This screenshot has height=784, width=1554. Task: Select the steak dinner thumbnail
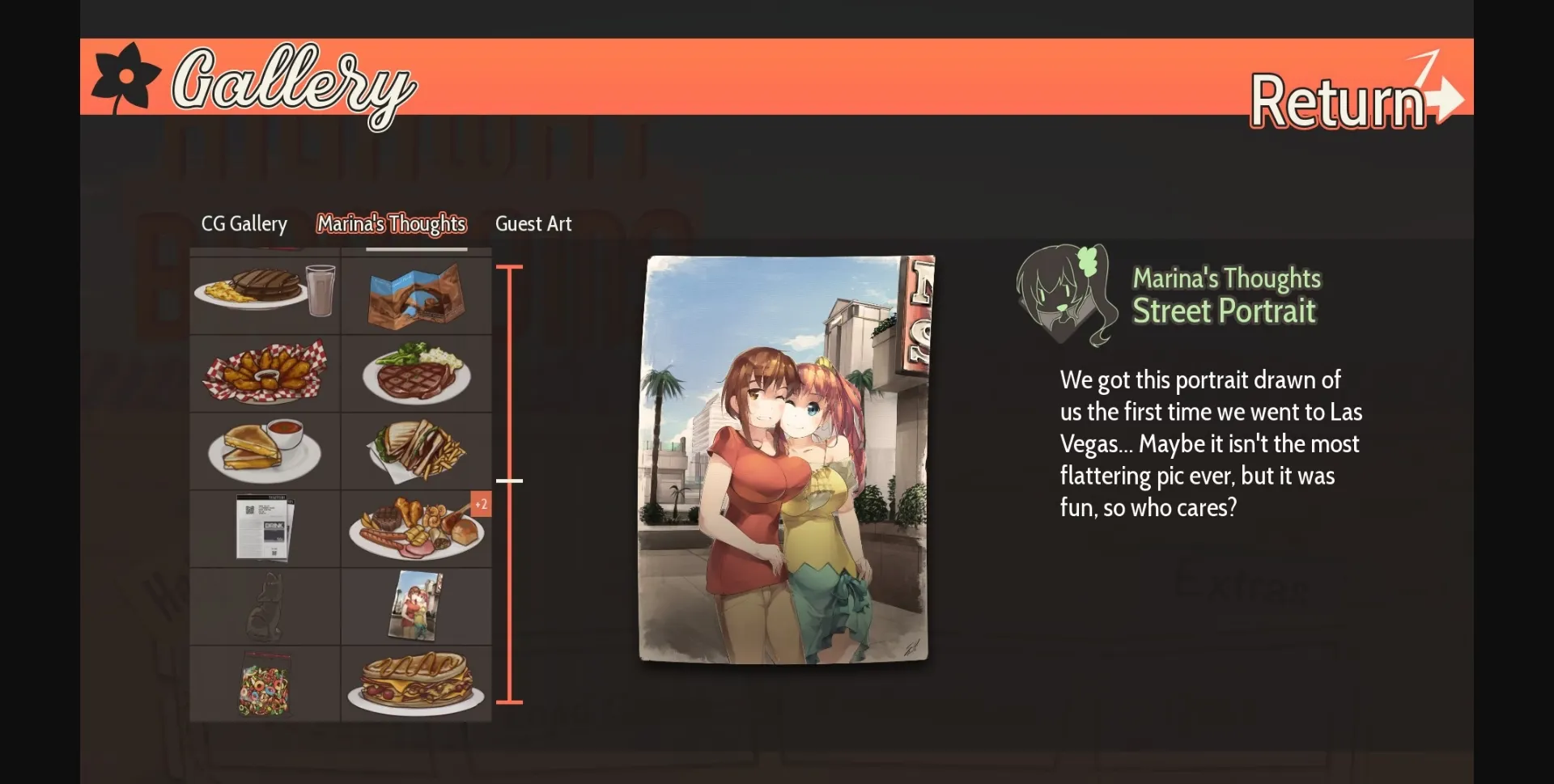[x=417, y=373]
